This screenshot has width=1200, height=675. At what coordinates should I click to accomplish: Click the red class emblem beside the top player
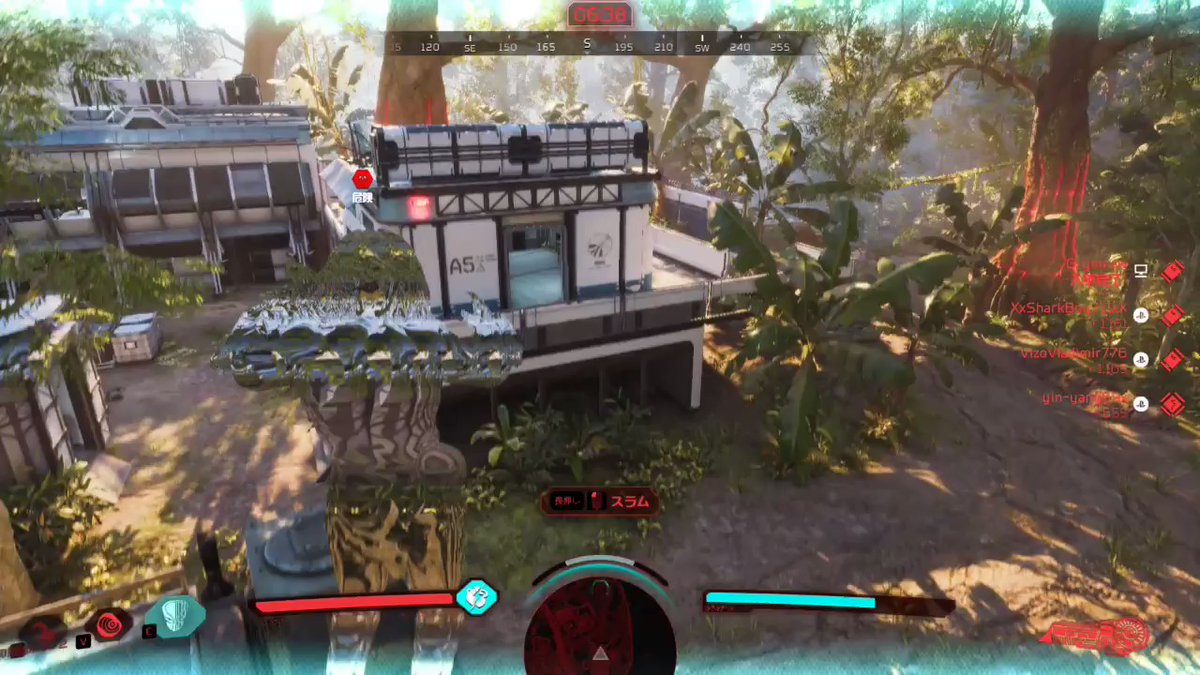(1172, 270)
